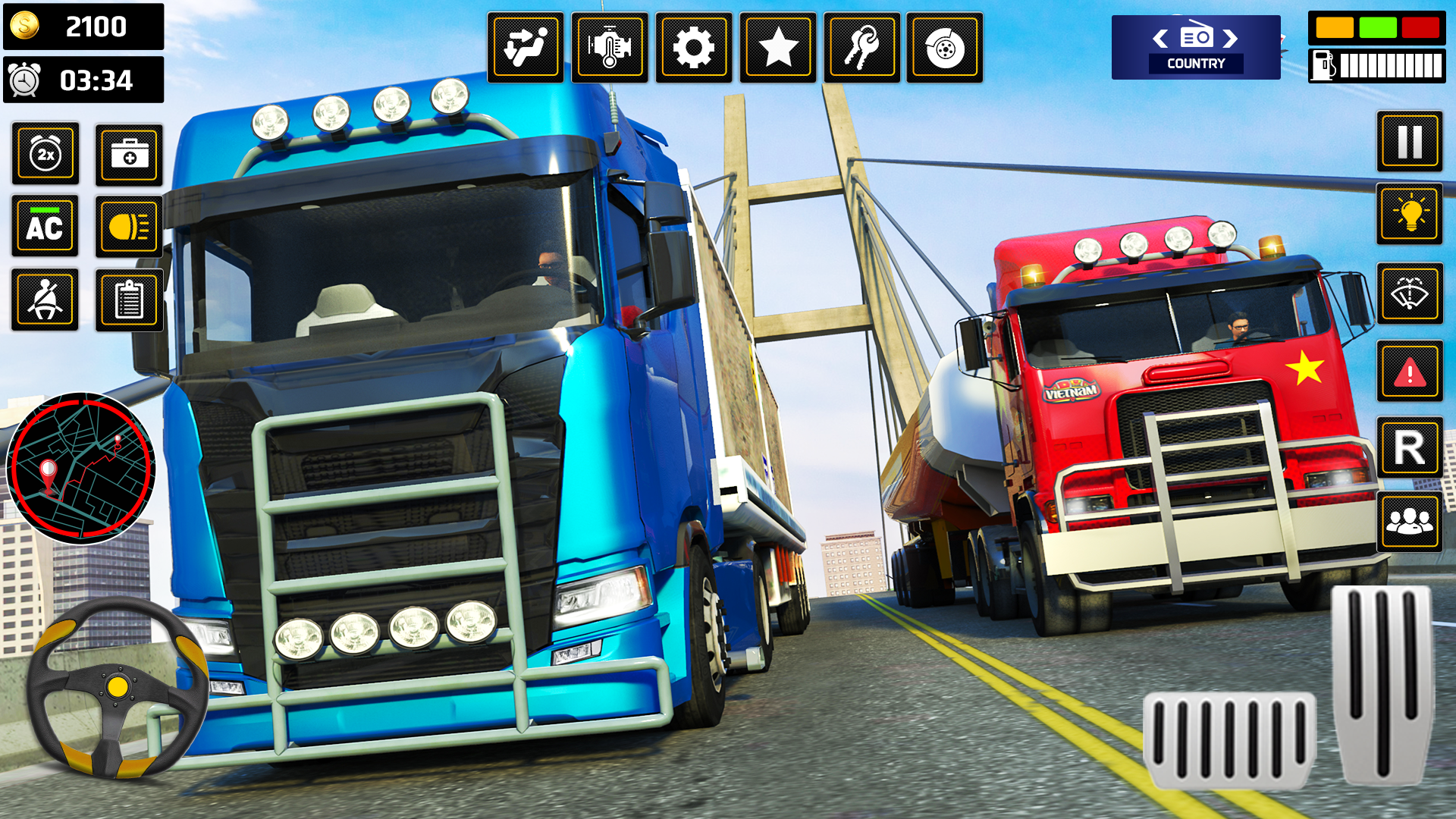Enable 2x time speed
This screenshot has height=819, width=1456.
coord(44,154)
